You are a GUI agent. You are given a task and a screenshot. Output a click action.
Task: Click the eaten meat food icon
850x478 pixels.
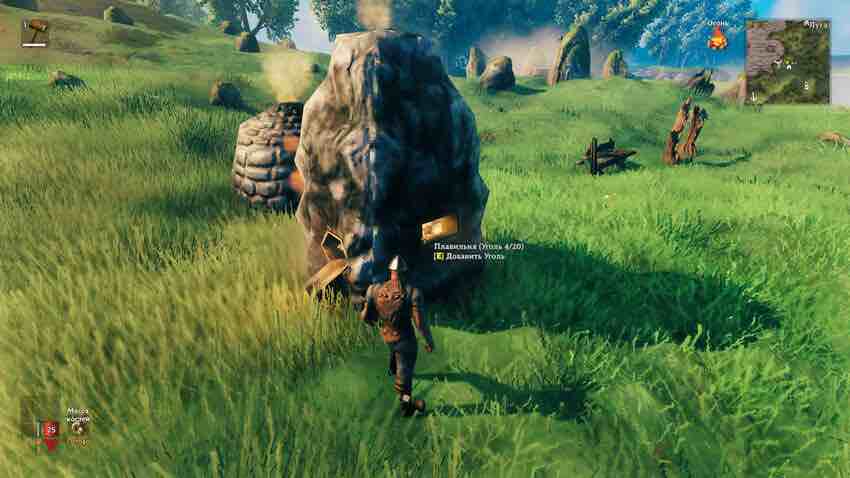pos(77,426)
